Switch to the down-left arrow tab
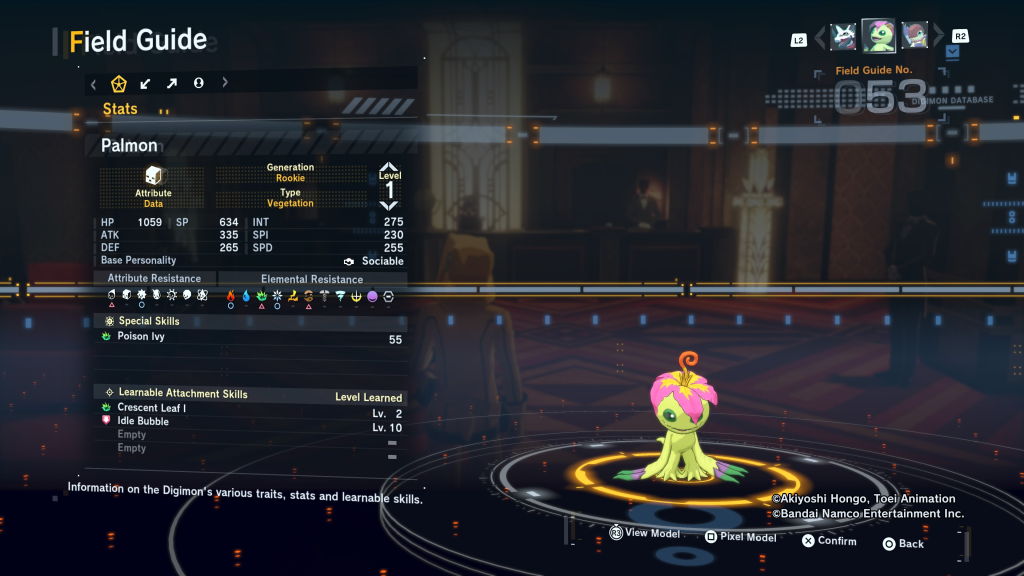1024x576 pixels. click(x=145, y=83)
